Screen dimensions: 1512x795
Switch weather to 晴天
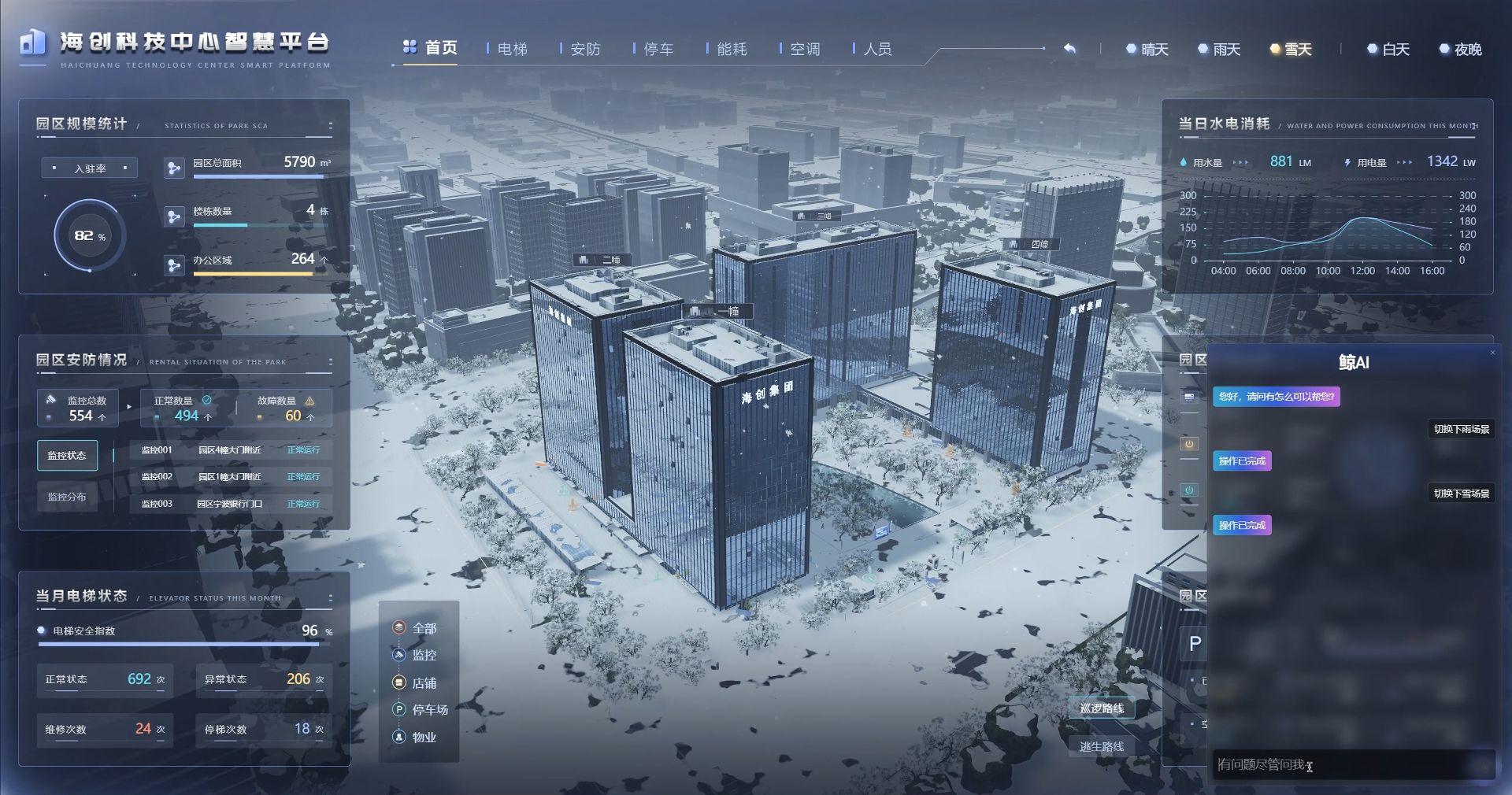[x=1148, y=50]
